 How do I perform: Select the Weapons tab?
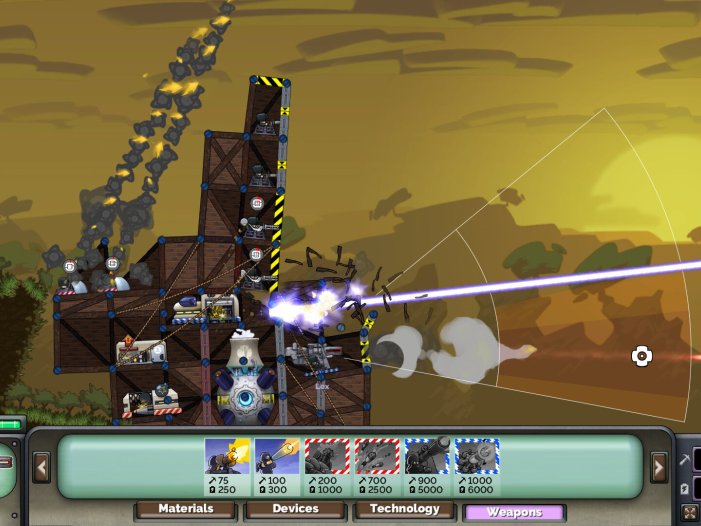(513, 512)
